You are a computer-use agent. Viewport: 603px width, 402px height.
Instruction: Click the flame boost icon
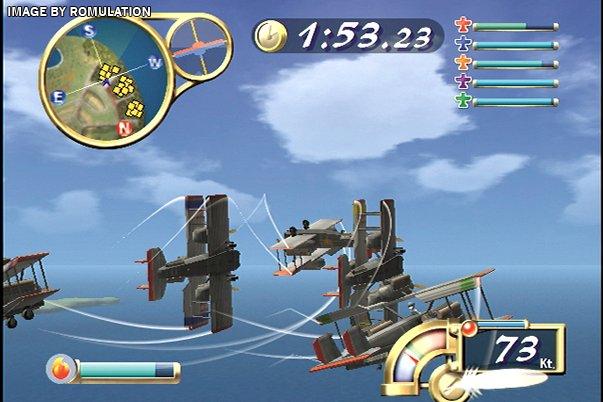point(62,369)
